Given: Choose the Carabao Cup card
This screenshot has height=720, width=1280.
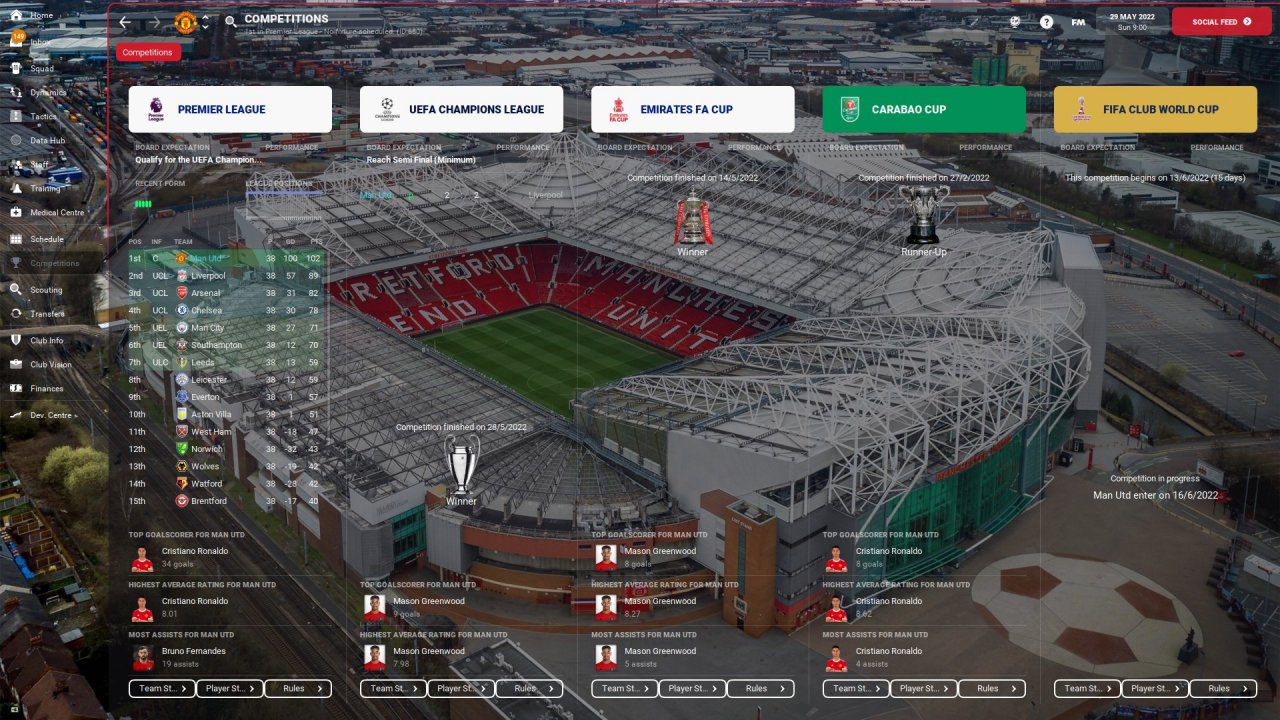Looking at the screenshot, I should (x=924, y=110).
